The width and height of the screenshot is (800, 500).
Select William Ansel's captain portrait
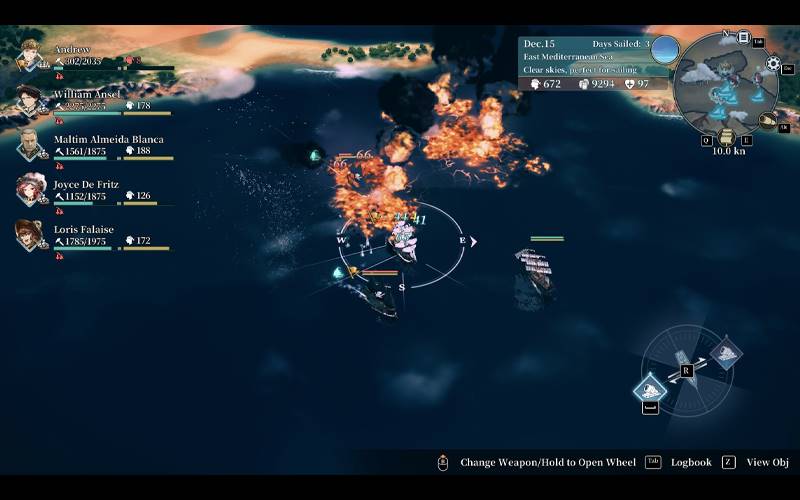(x=31, y=100)
